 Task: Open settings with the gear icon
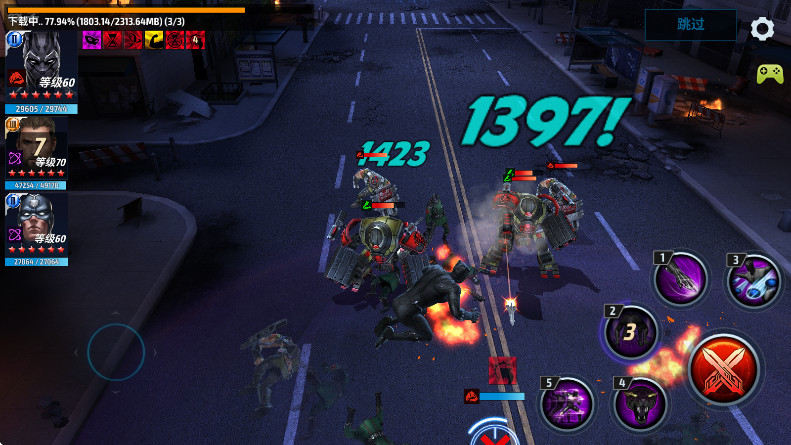pyautogui.click(x=763, y=28)
